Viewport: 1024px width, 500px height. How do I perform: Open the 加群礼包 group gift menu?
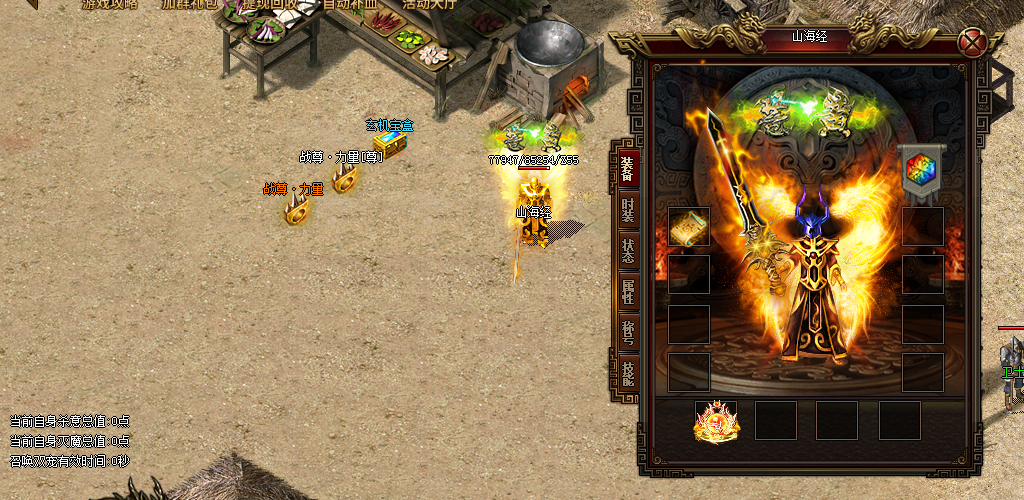(x=189, y=4)
